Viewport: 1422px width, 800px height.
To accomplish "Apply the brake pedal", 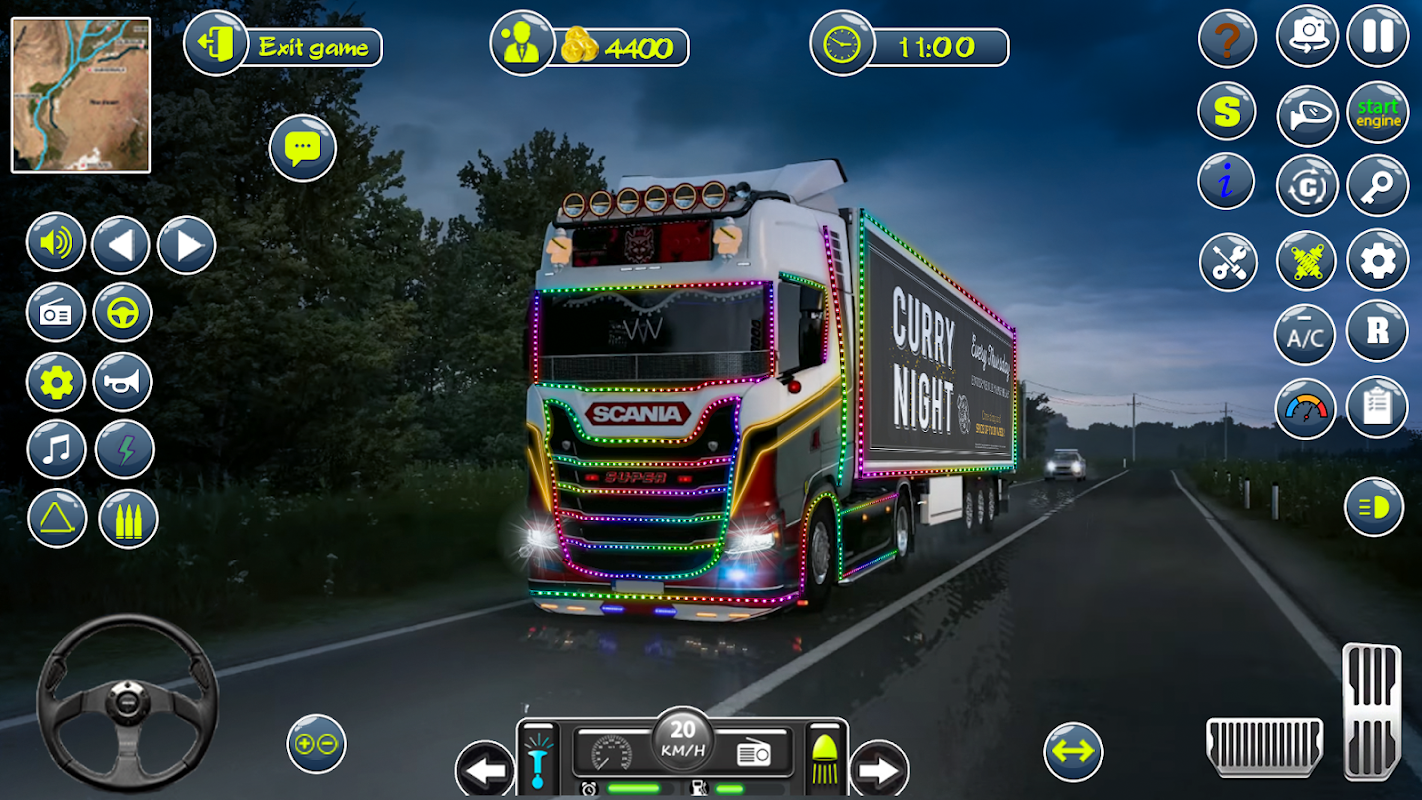I will pyautogui.click(x=1265, y=747).
